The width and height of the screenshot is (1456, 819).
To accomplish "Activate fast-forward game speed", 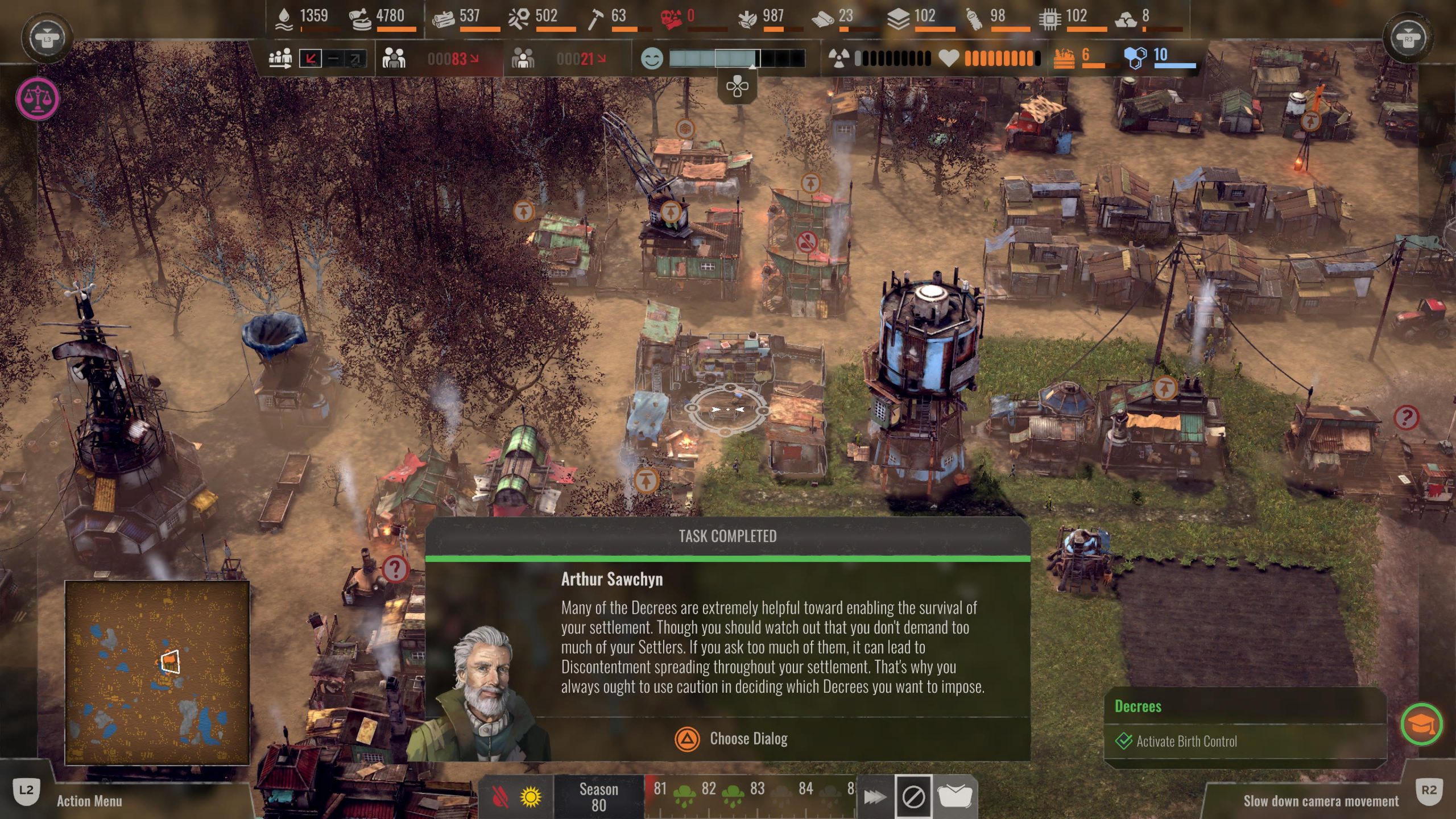I will [x=874, y=797].
